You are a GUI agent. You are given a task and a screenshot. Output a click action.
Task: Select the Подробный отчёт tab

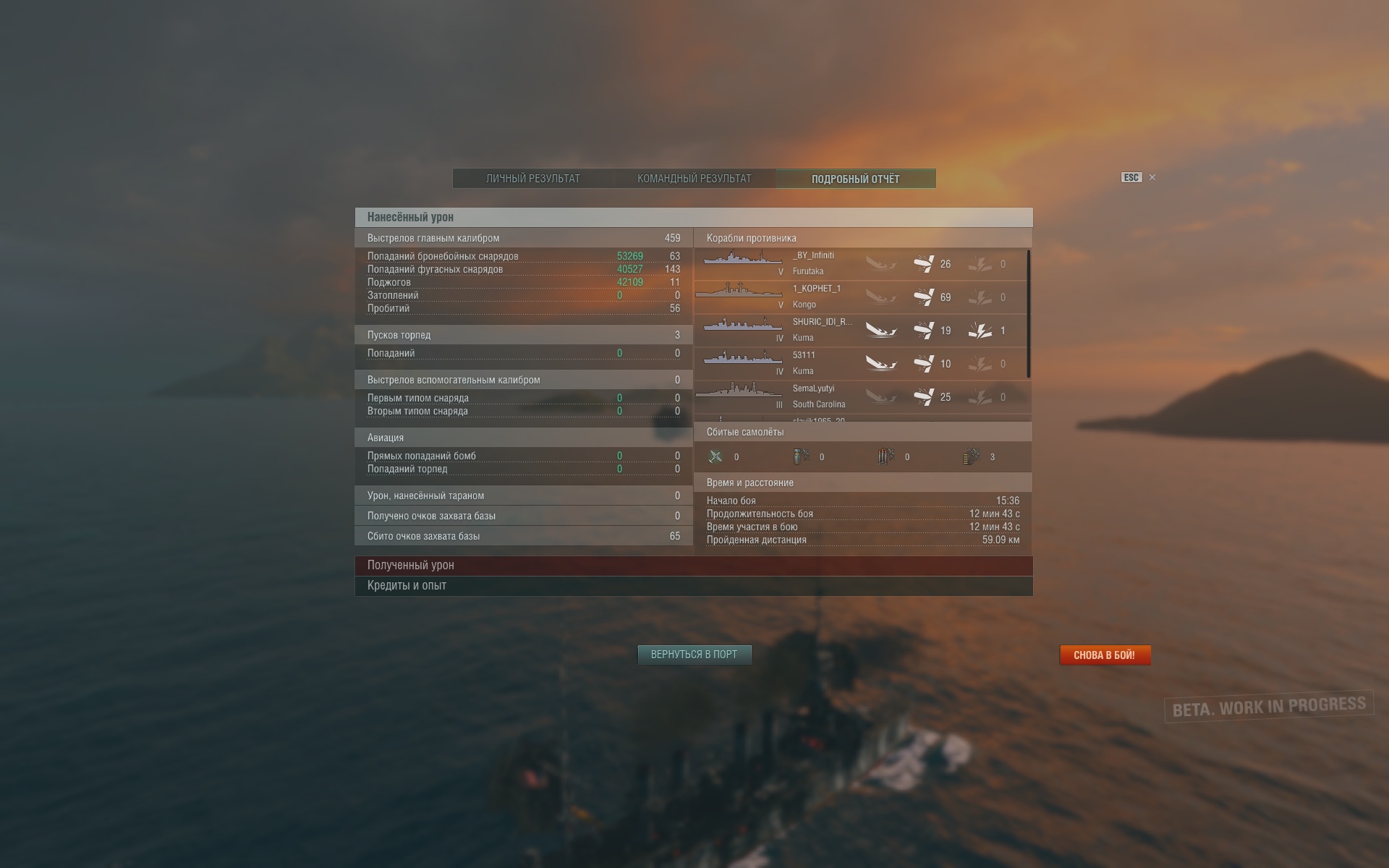(855, 179)
